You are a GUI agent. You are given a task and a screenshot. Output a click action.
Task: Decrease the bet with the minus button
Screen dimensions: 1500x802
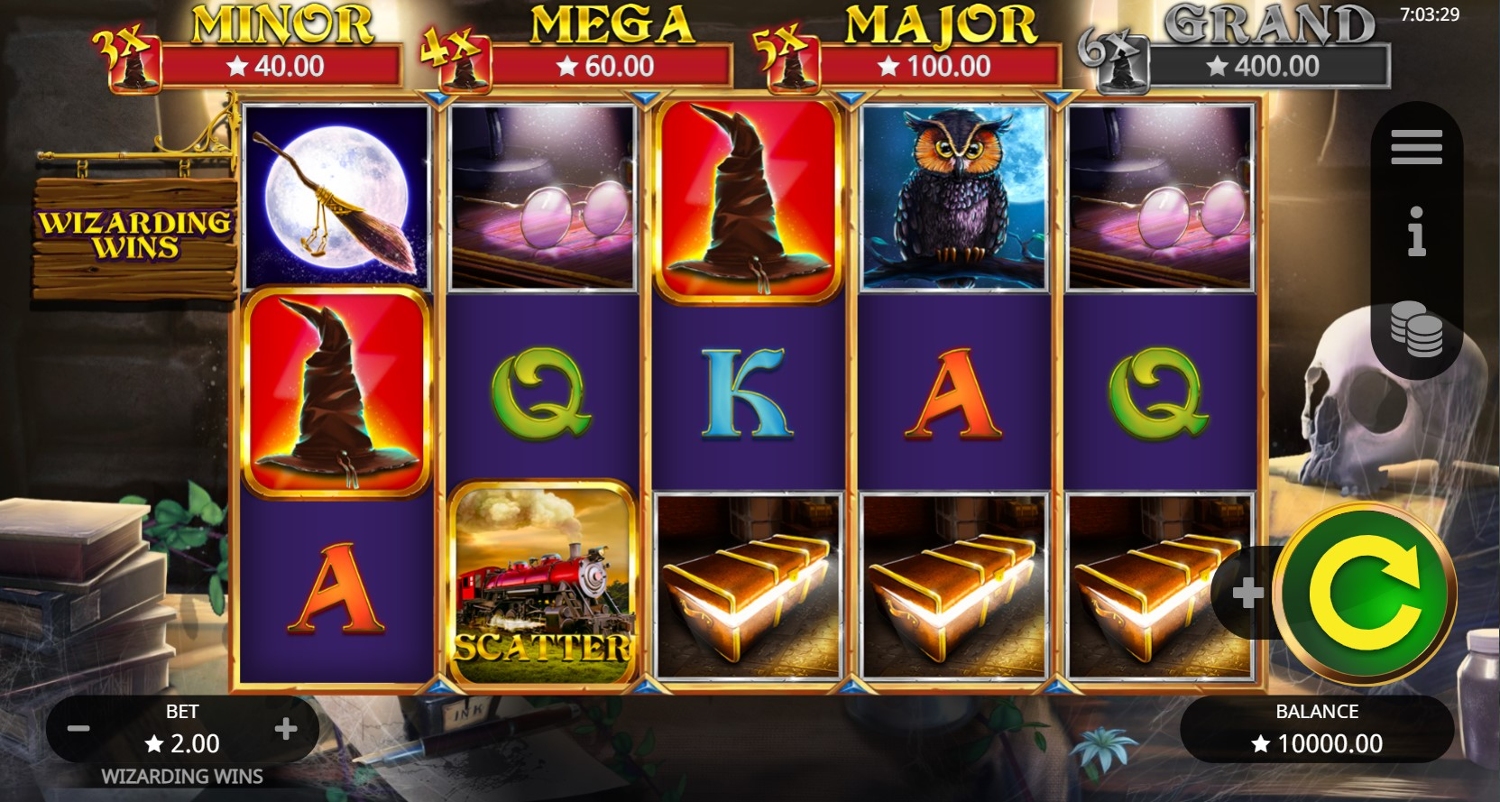coord(79,730)
